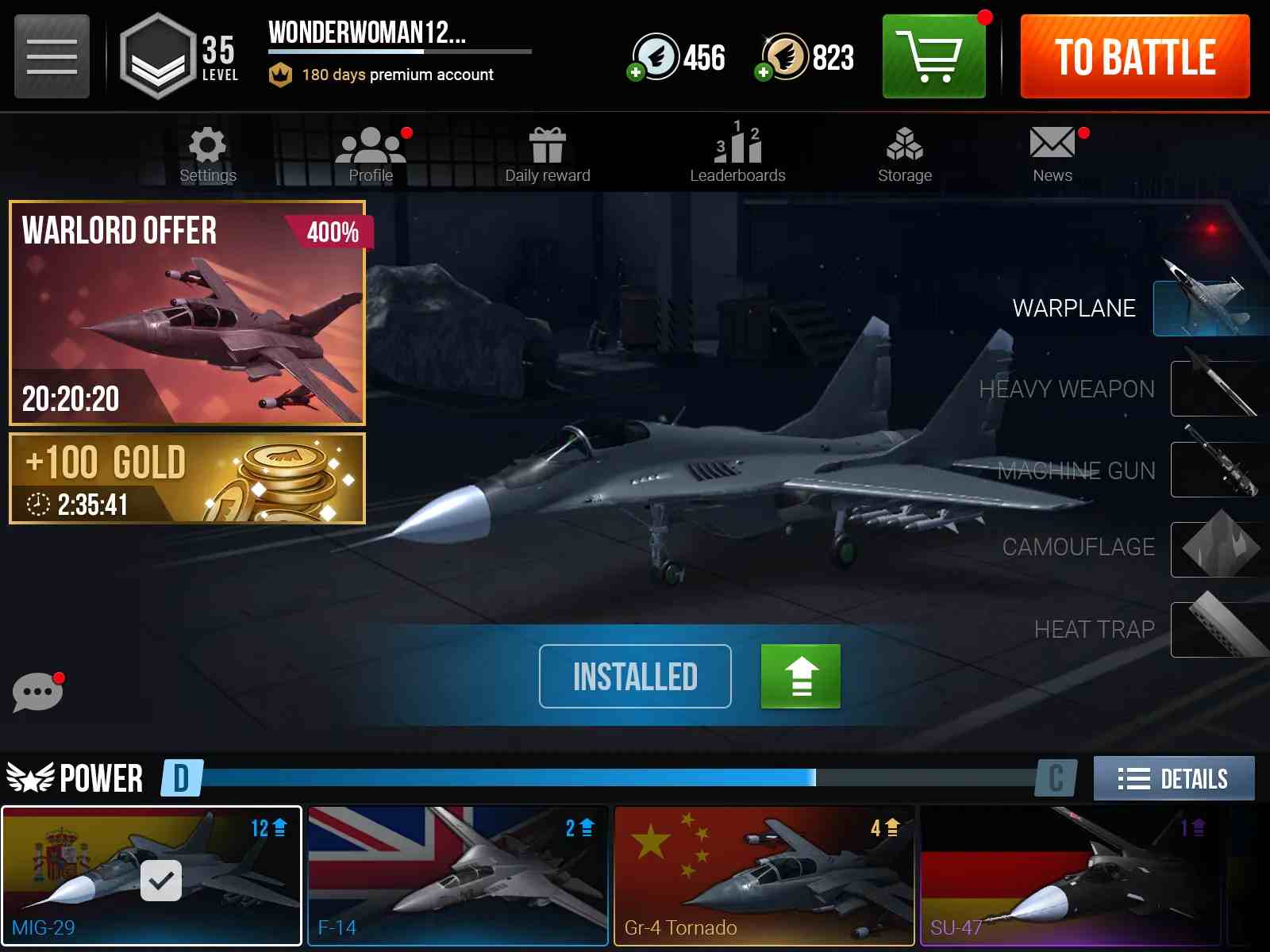Read the latest News
This screenshot has height=952, width=1270.
pos(1051,153)
